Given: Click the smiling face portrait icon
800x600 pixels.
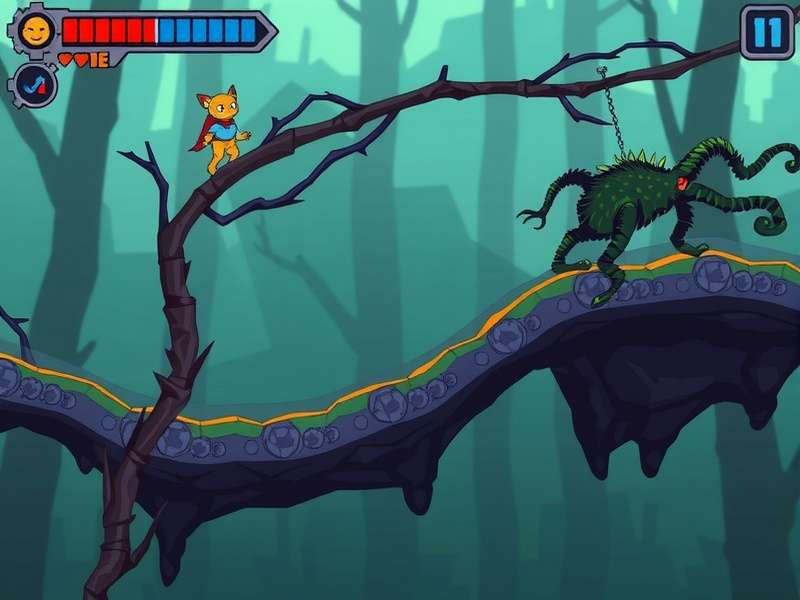Looking at the screenshot, I should 36,31.
